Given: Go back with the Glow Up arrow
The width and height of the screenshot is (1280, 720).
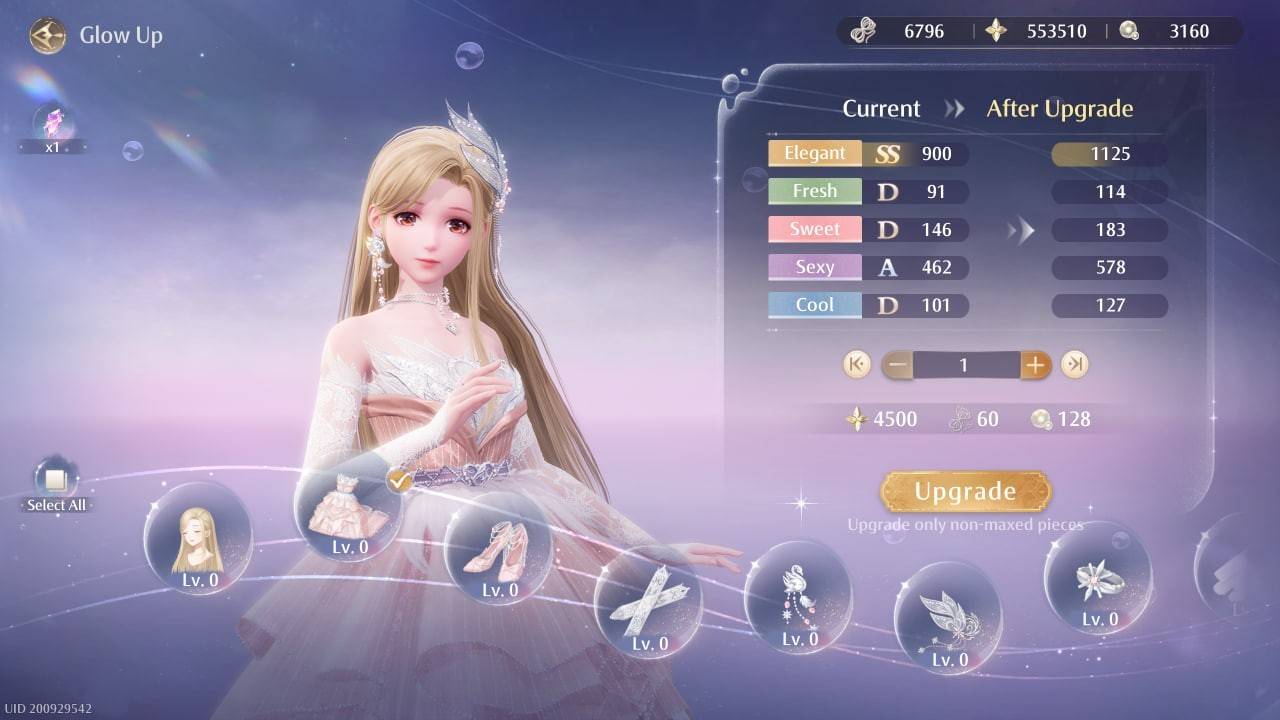Looking at the screenshot, I should (46, 36).
